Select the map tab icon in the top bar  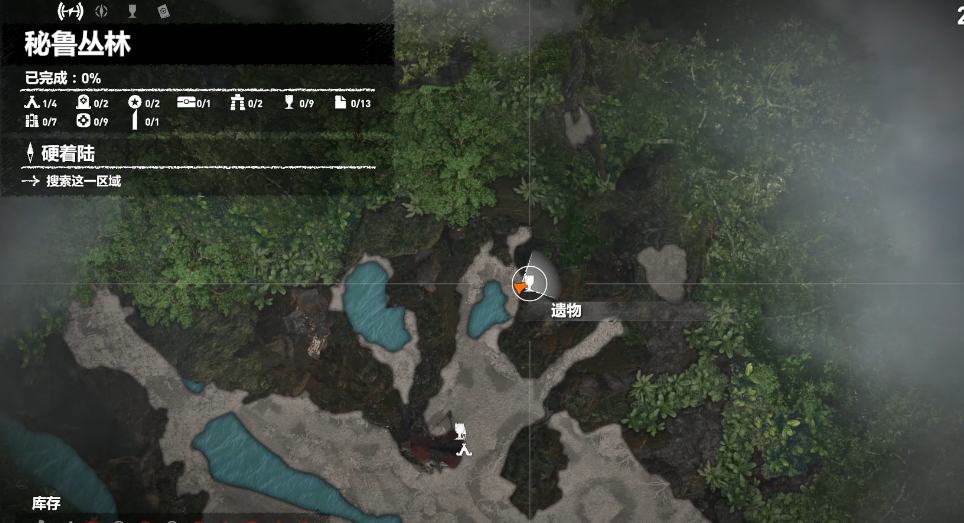[x=69, y=12]
